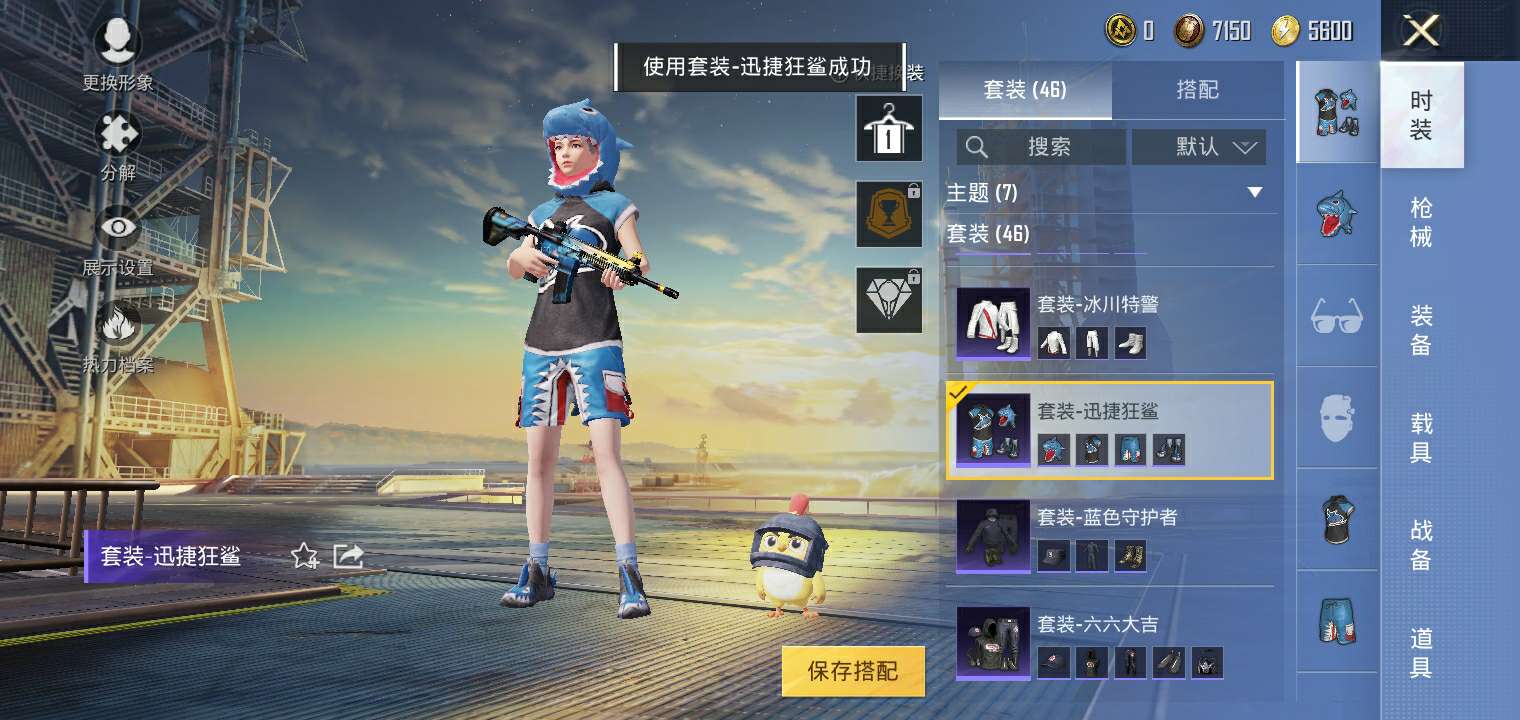
Task: Open the hanger try-on wardrobe icon
Action: (x=888, y=129)
